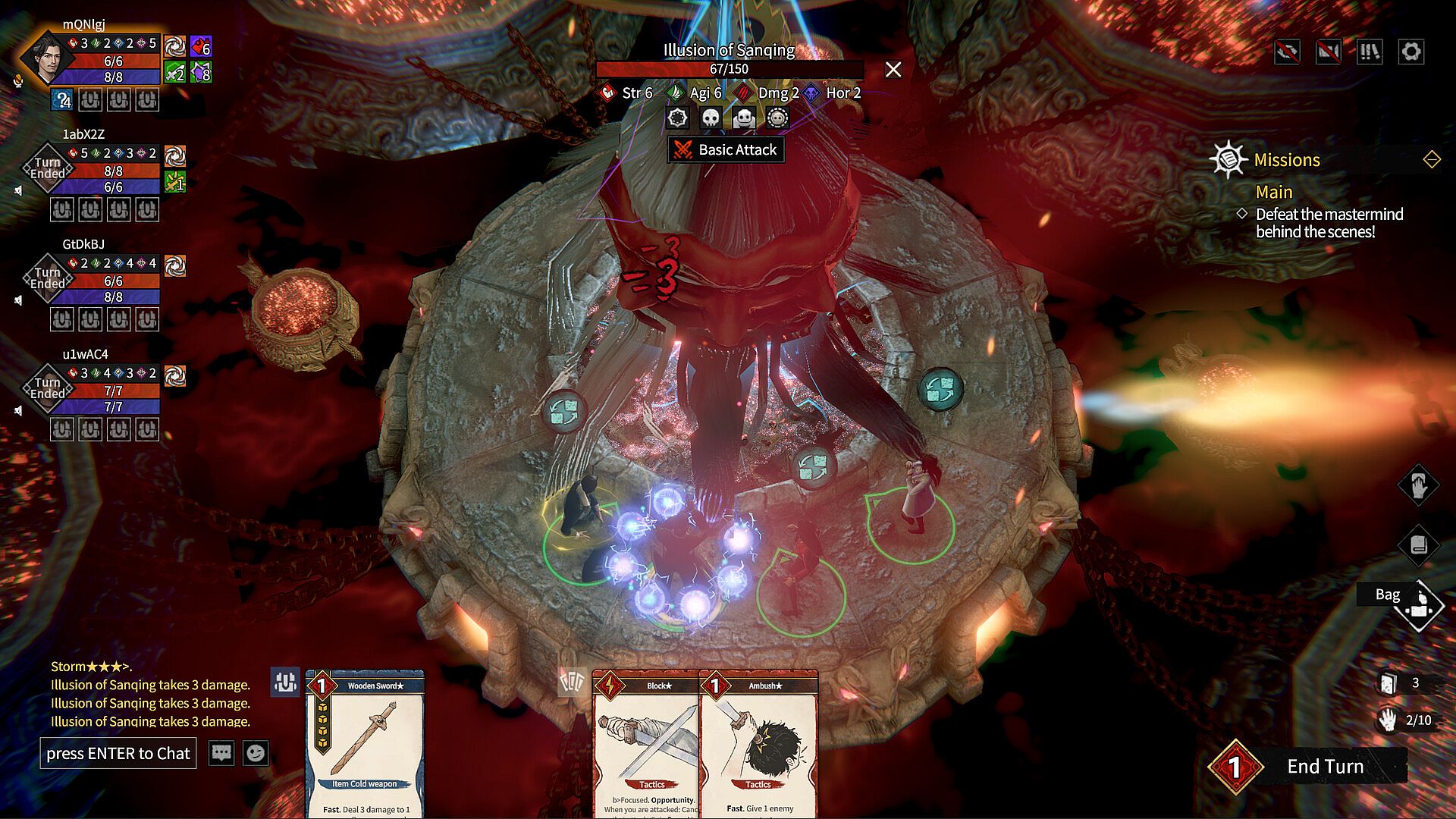Viewport: 1456px width, 819px height.
Task: Choose the Ambush tactics card
Action: [759, 743]
